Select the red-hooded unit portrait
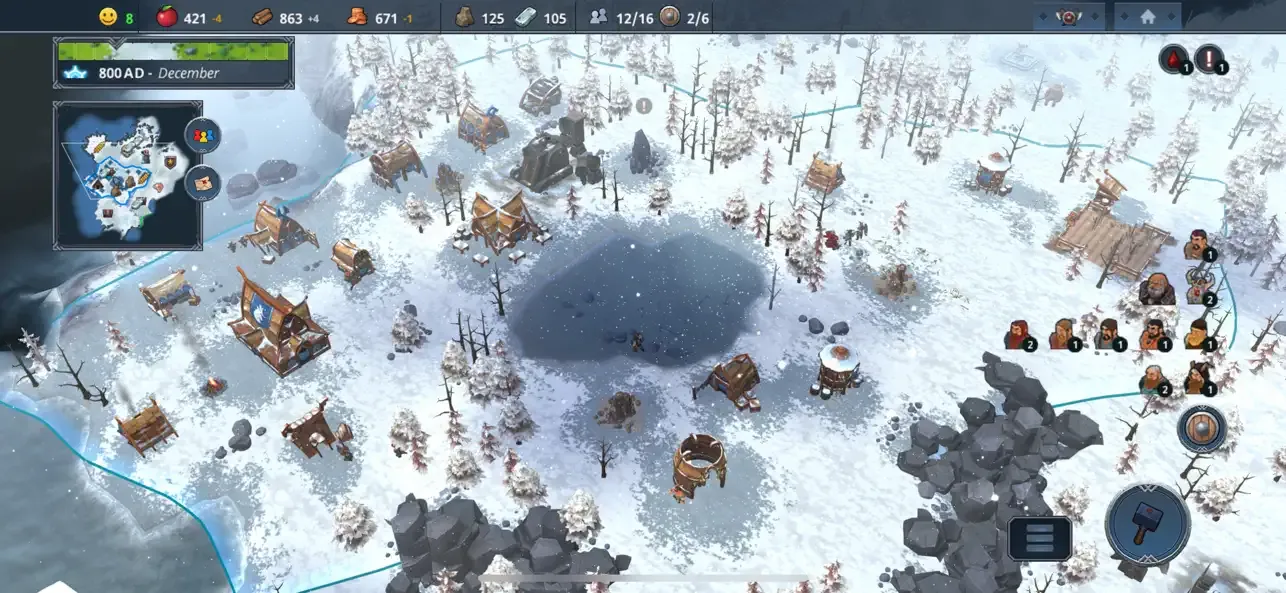Image resolution: width=1286 pixels, height=593 pixels. coord(1017,334)
